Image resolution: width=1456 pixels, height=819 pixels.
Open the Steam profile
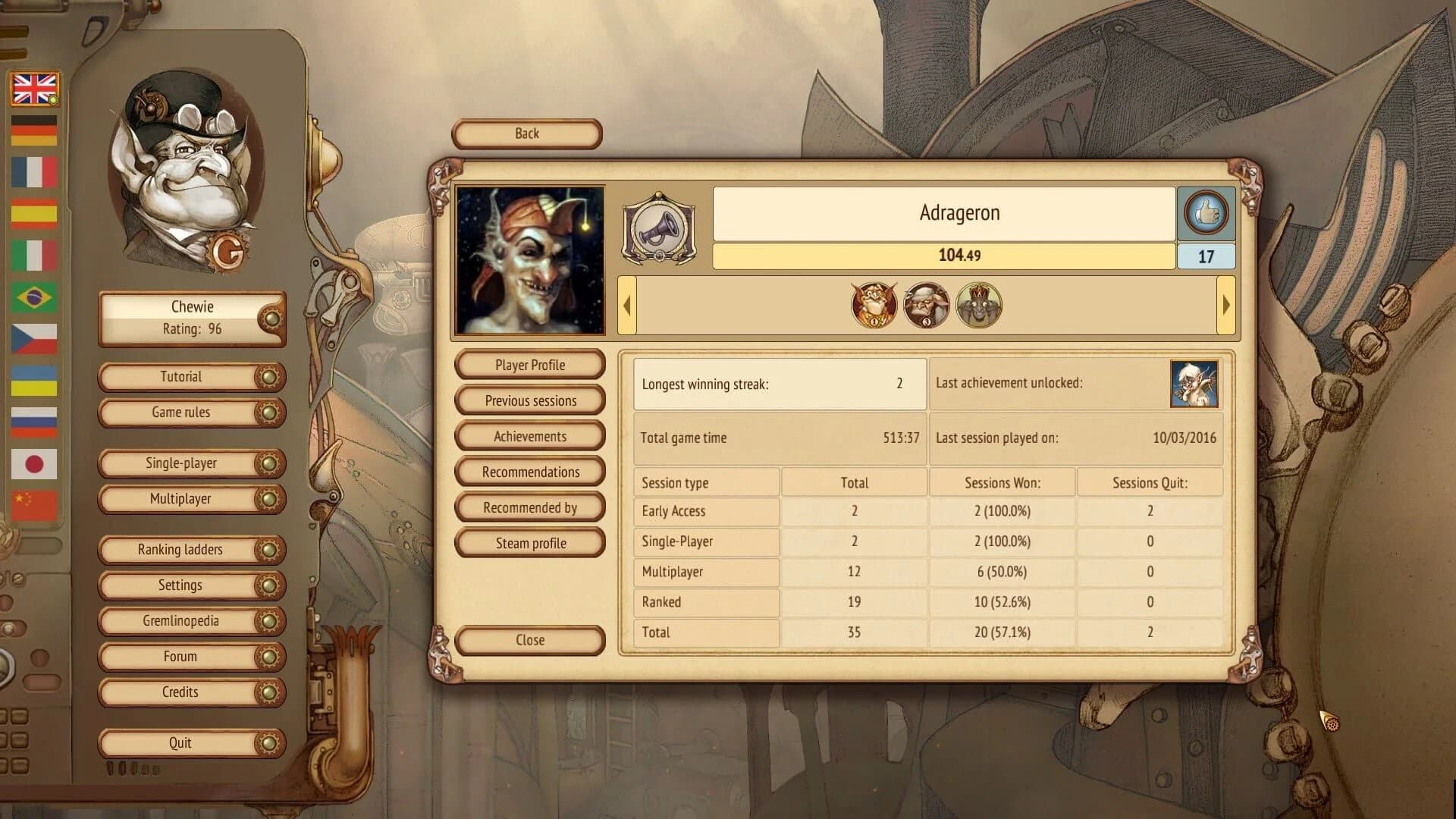click(x=529, y=542)
